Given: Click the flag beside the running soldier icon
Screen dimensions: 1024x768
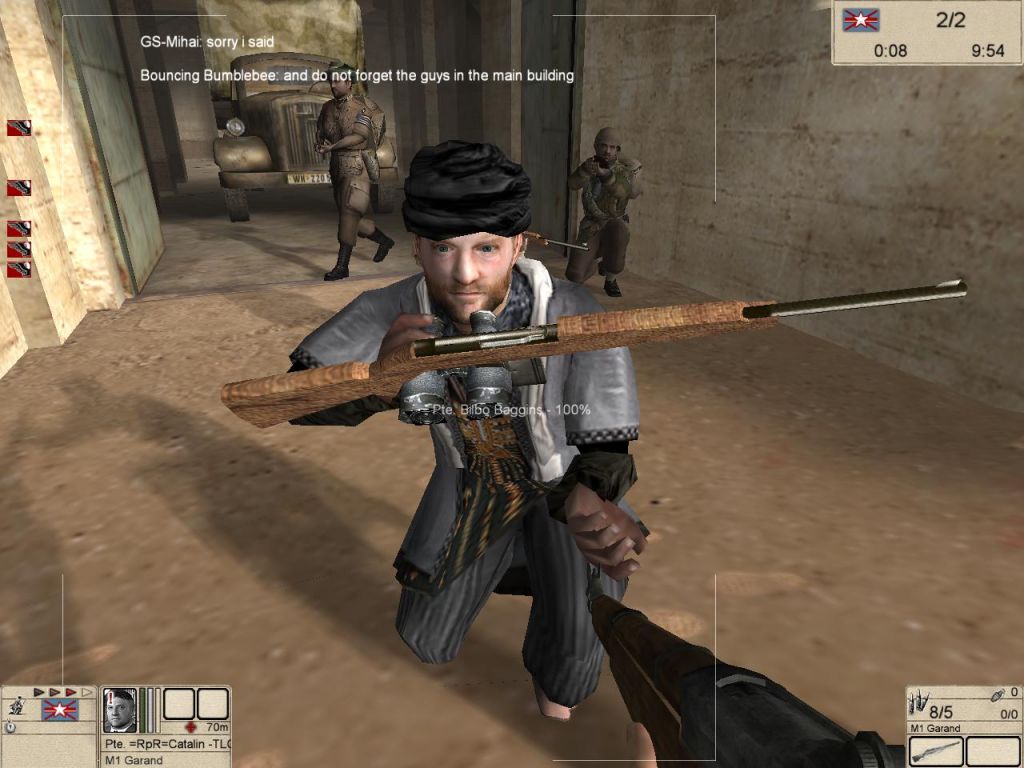Looking at the screenshot, I should 59,710.
